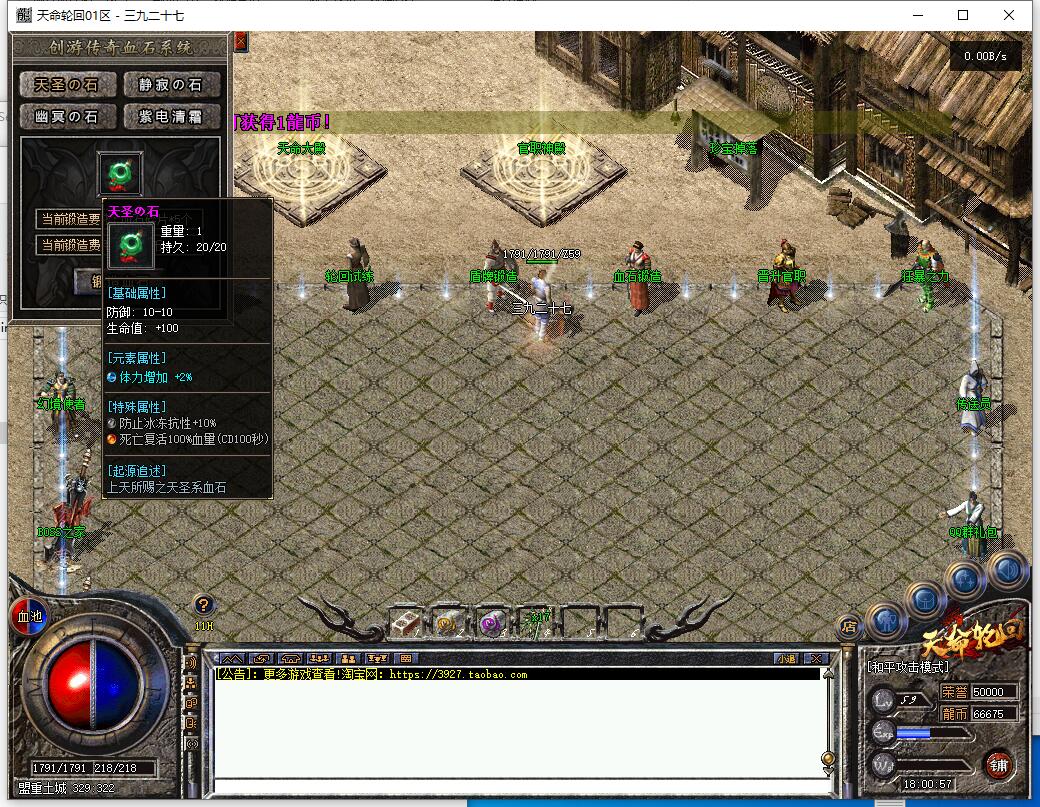1040x807 pixels.
Task: Click the green jade stone forging slot
Action: (x=120, y=173)
